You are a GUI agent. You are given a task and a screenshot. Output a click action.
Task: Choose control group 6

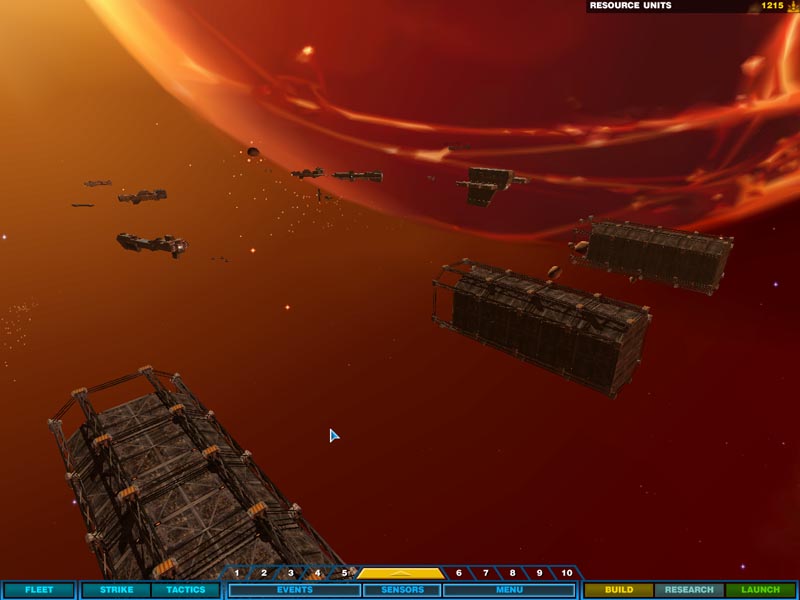pyautogui.click(x=459, y=573)
